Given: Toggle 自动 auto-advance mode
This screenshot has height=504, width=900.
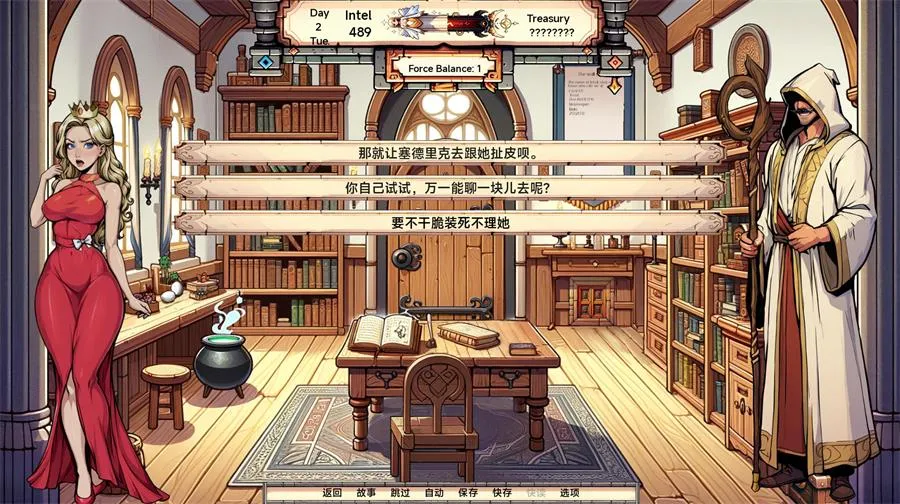Looking at the screenshot, I should click(x=434, y=493).
